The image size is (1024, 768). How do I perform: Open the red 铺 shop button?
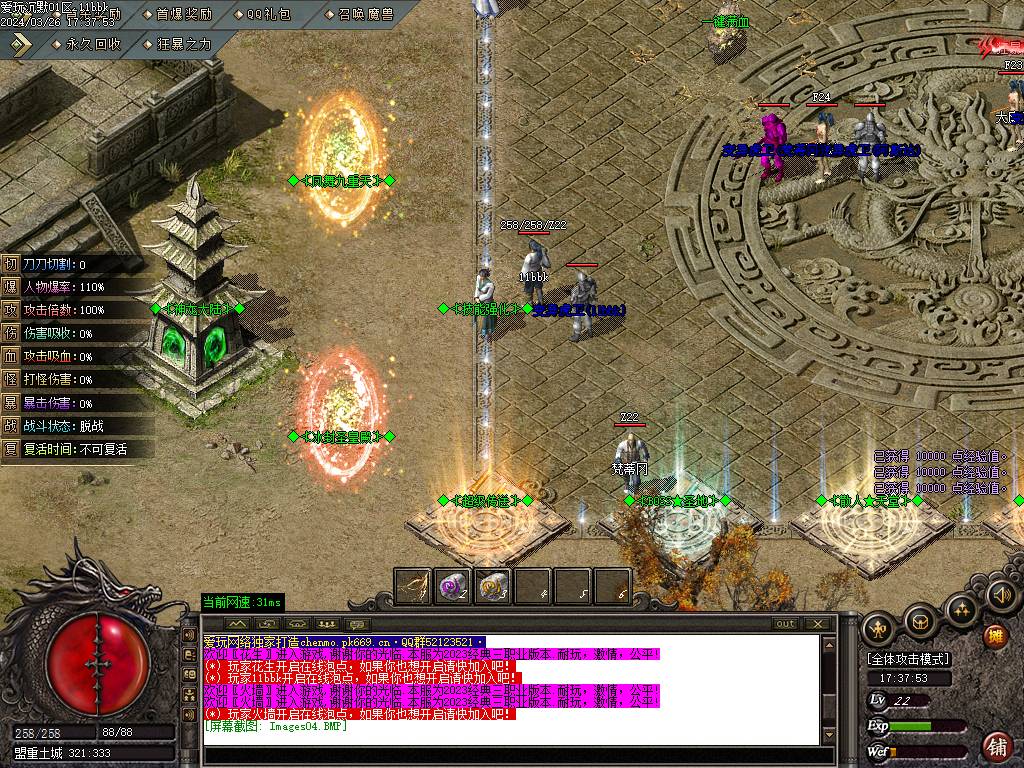tap(996, 745)
